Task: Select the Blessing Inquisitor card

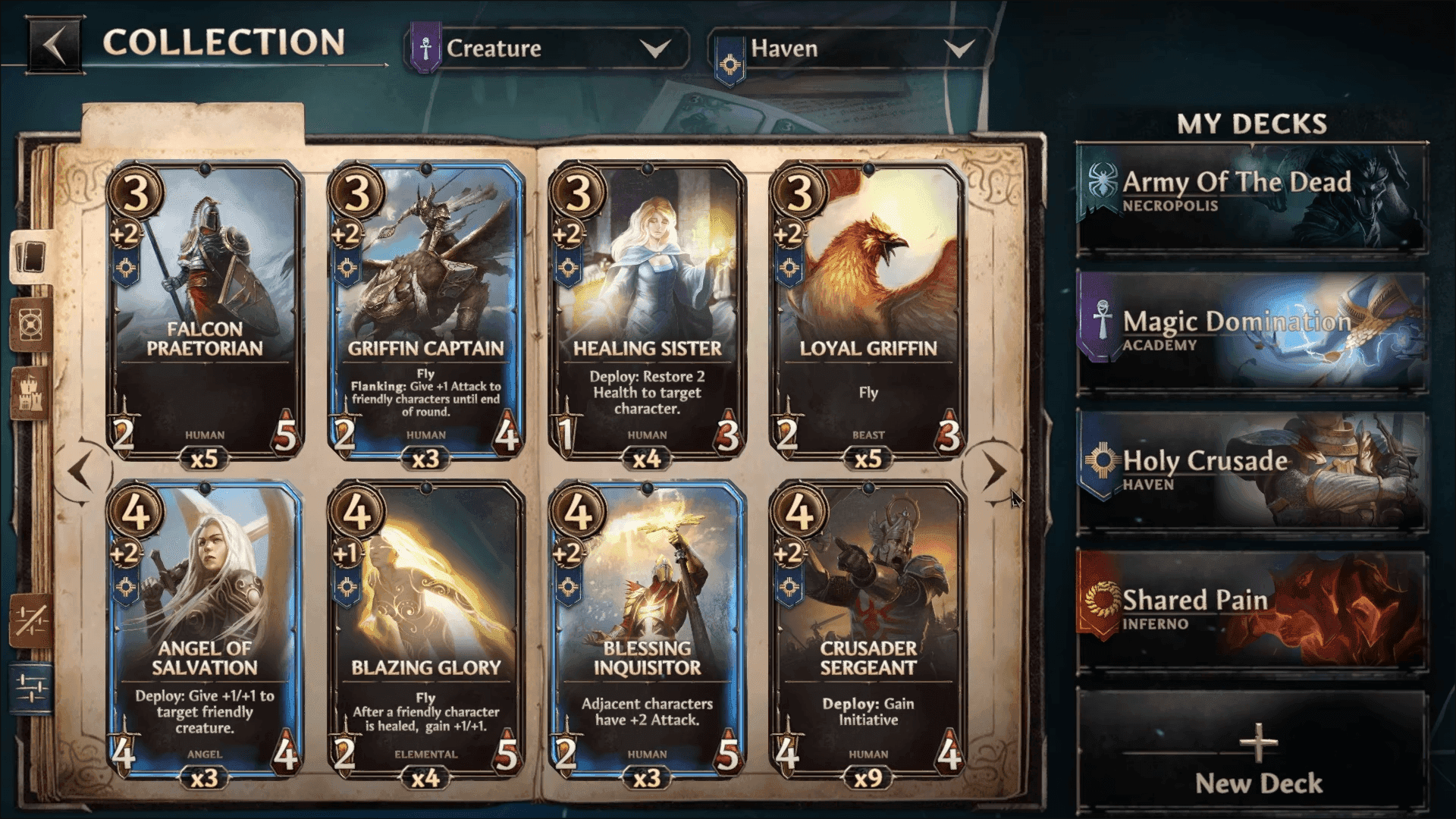Action: pos(647,629)
